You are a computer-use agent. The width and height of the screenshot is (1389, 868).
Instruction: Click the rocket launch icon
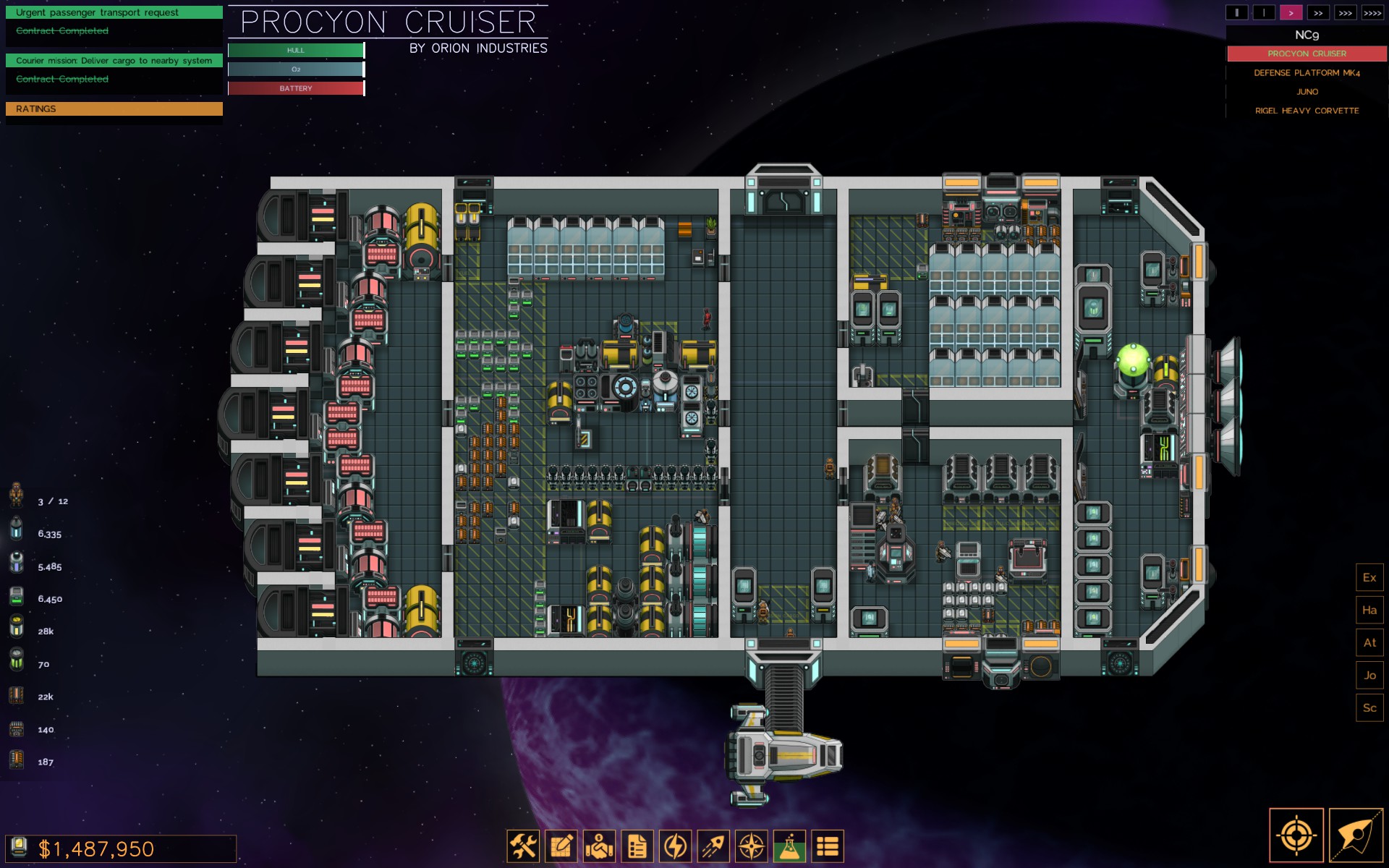click(713, 846)
